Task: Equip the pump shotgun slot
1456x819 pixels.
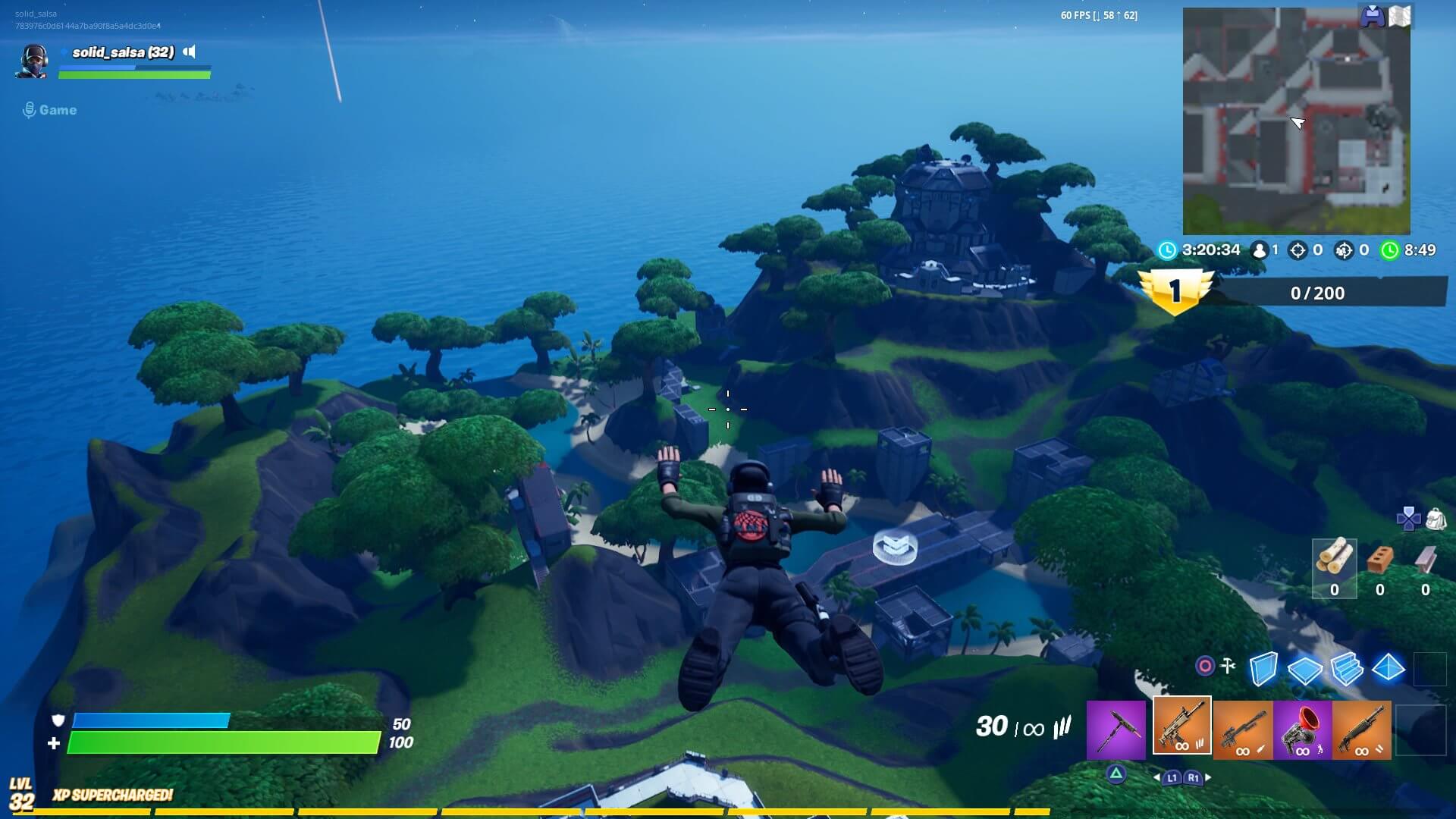Action: 1361,729
